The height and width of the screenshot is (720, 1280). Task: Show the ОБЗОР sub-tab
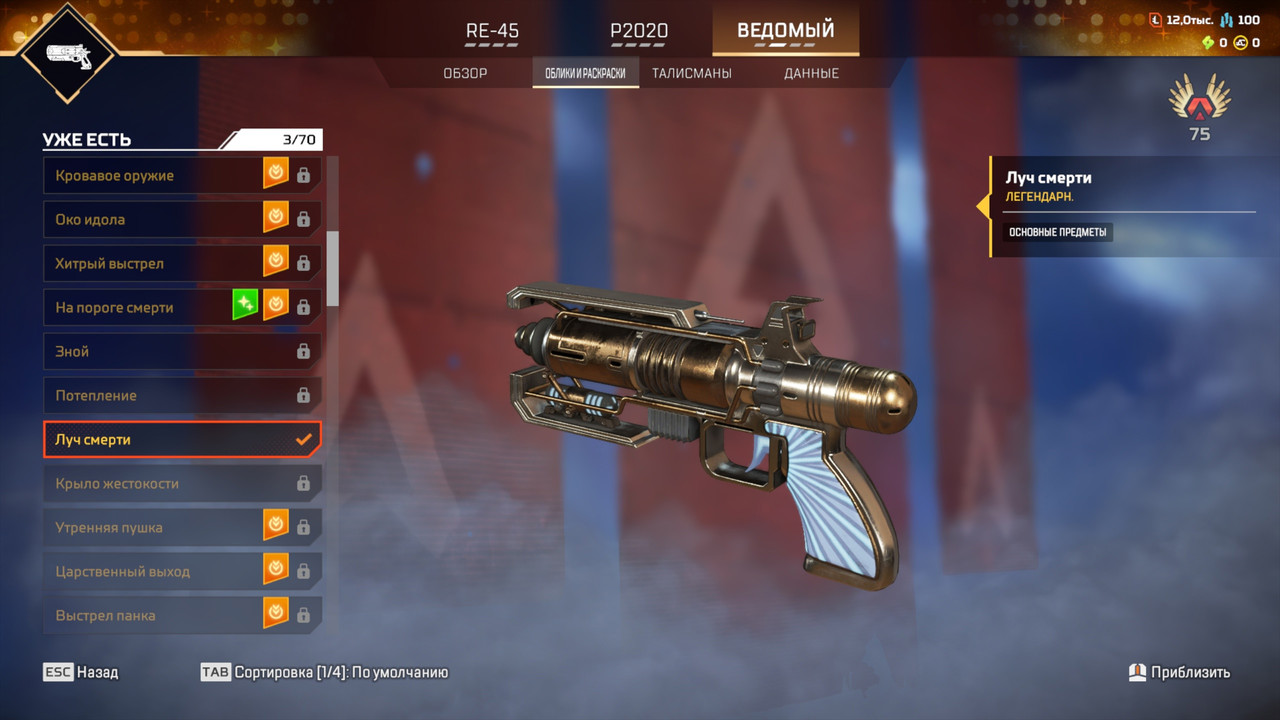[x=465, y=73]
